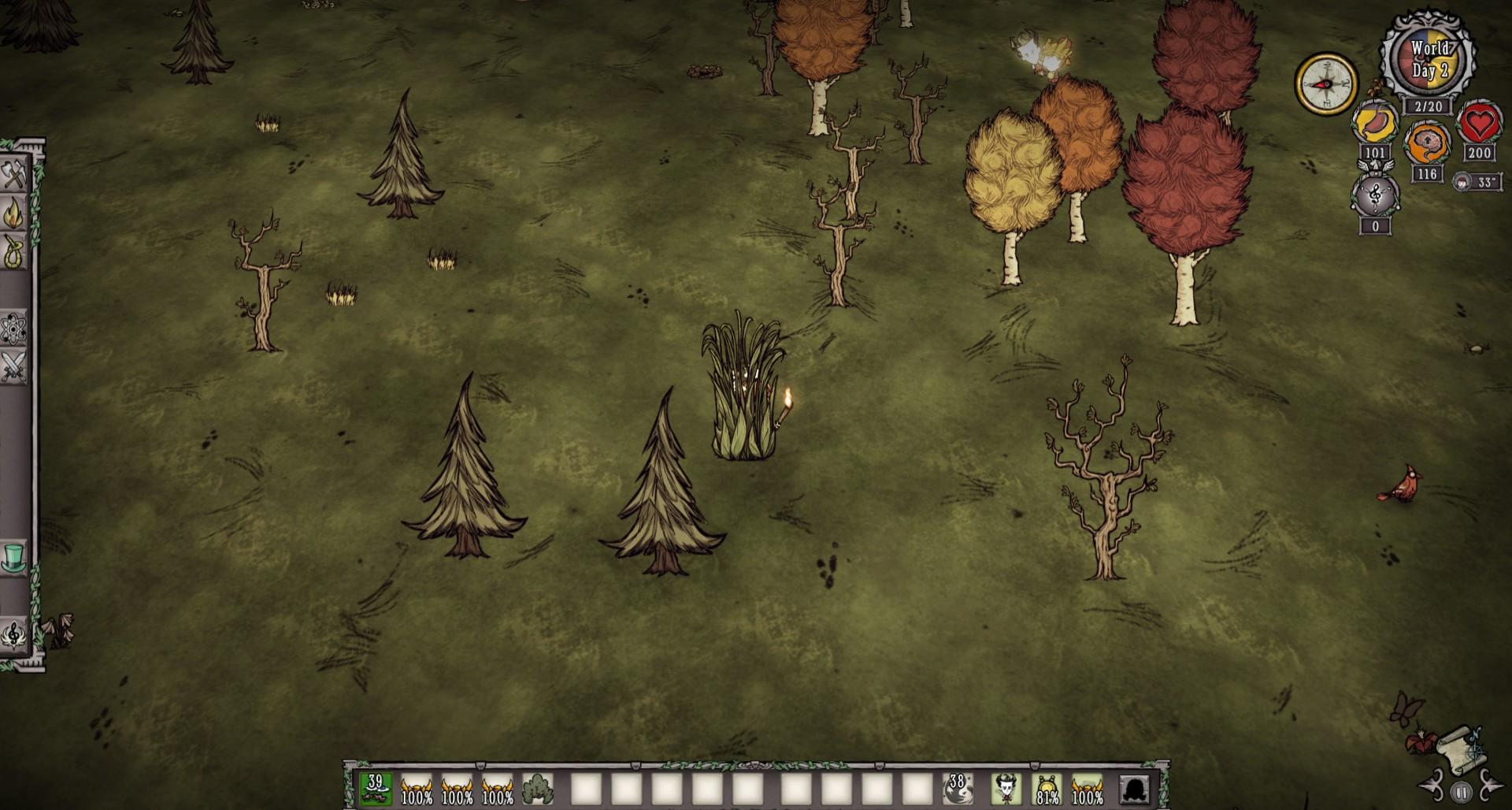Select the stack of 38 in inventory
The height and width of the screenshot is (810, 1512).
(958, 789)
